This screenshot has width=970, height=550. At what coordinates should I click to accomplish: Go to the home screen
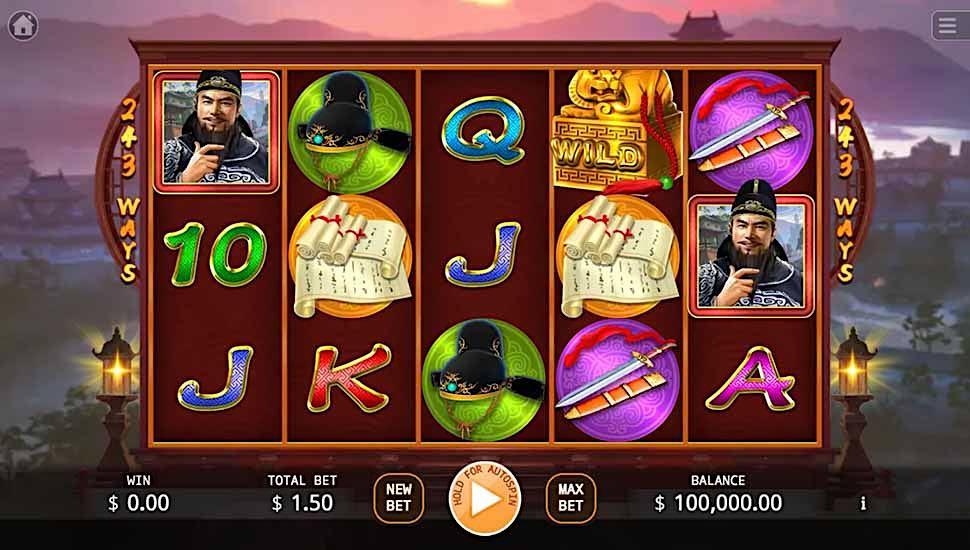(23, 25)
